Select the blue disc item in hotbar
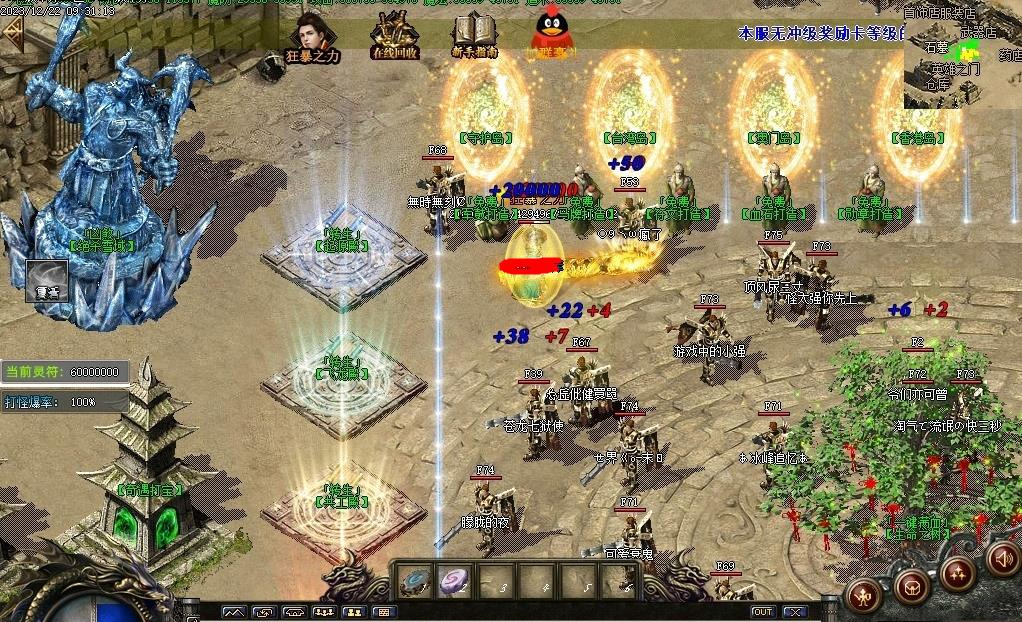Viewport: 1022px width, 622px height. [415, 580]
